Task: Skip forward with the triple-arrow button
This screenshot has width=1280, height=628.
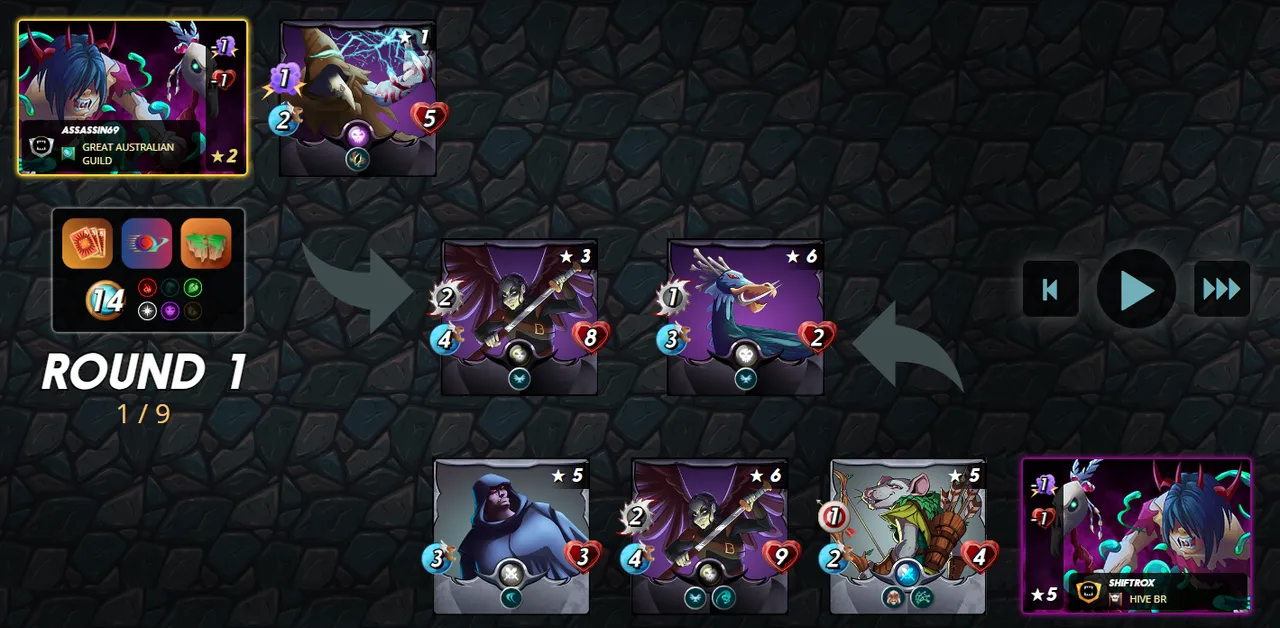Action: point(1221,289)
